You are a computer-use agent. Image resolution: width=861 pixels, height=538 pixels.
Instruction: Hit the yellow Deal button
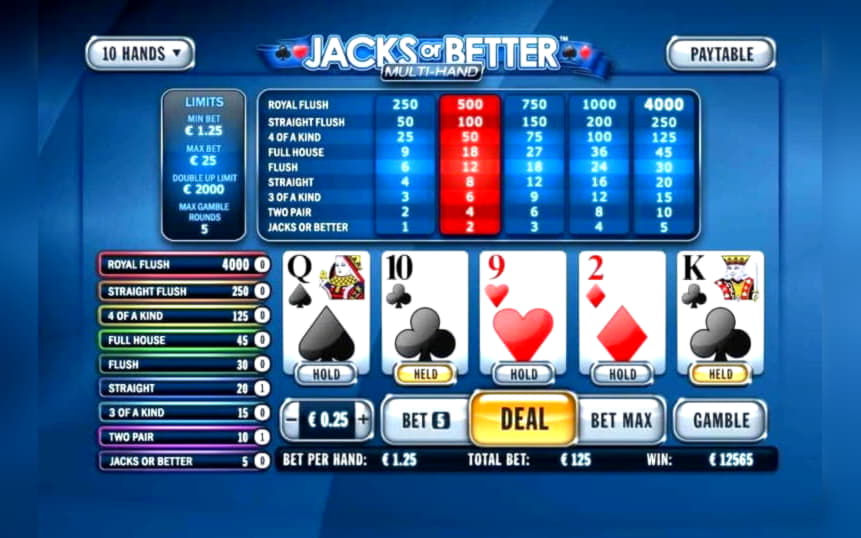(x=523, y=419)
